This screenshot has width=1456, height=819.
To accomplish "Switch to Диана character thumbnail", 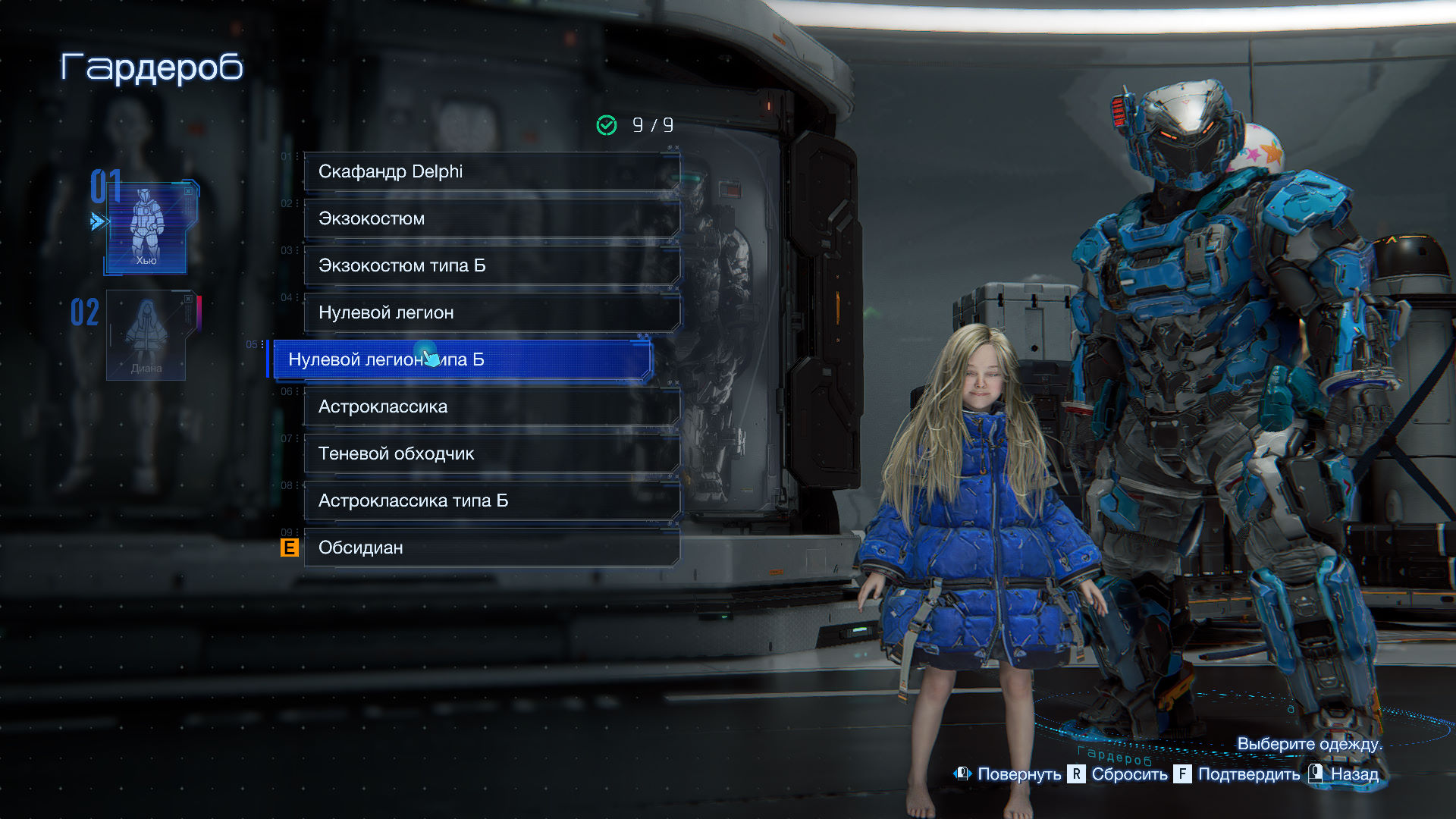I will pyautogui.click(x=146, y=335).
